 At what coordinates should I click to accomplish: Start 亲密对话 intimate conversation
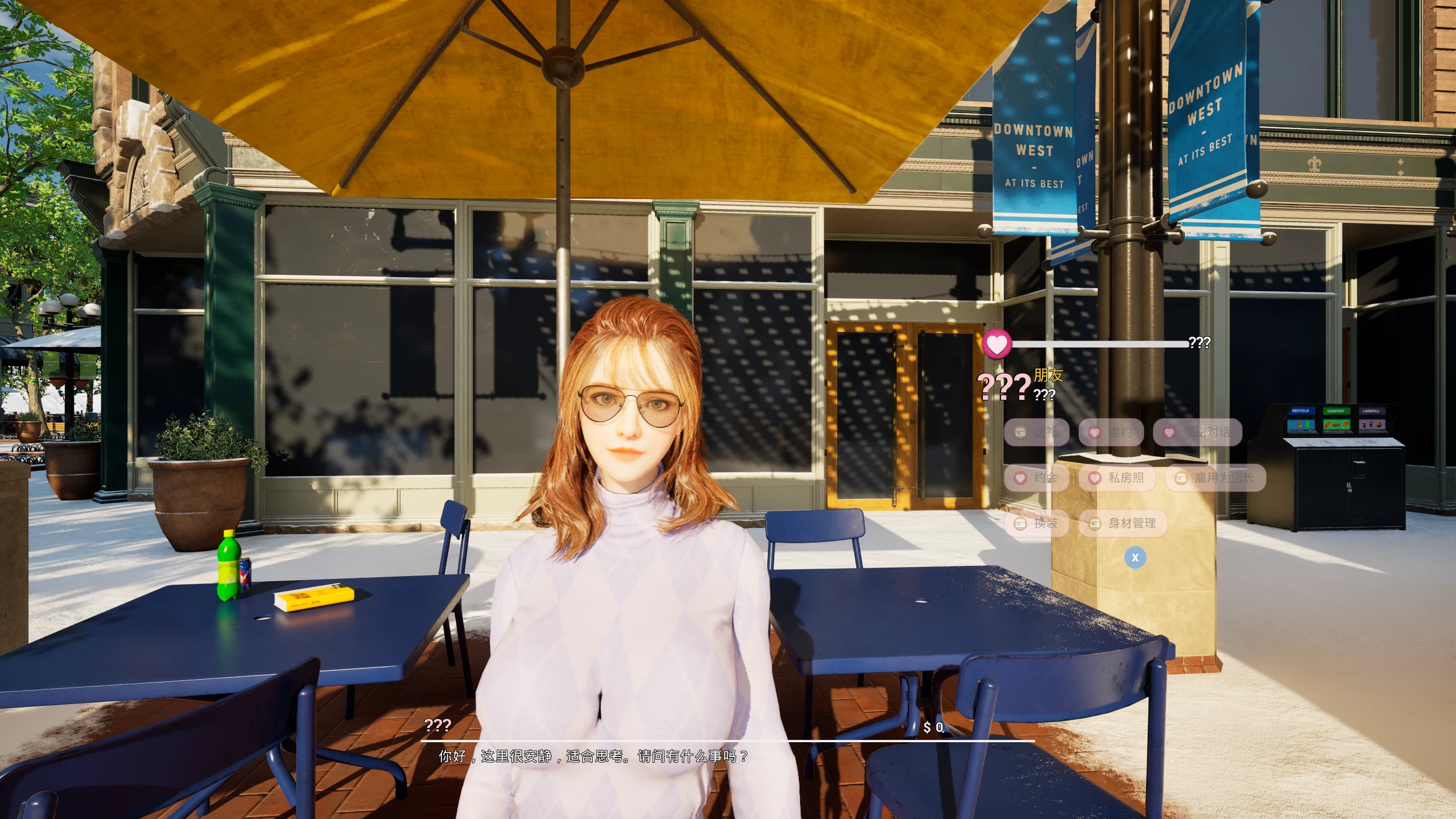click(x=1197, y=432)
